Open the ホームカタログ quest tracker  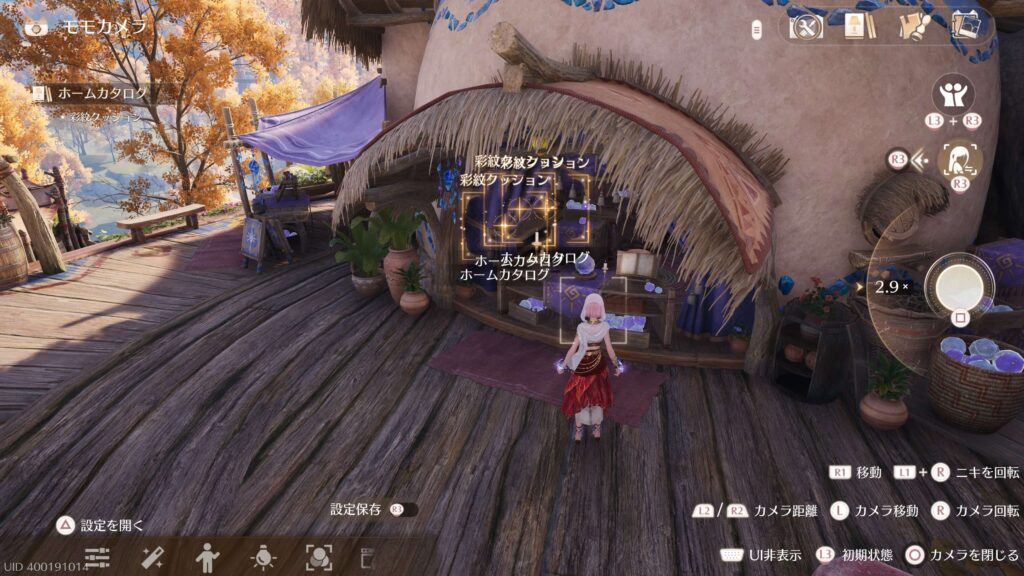tap(100, 94)
